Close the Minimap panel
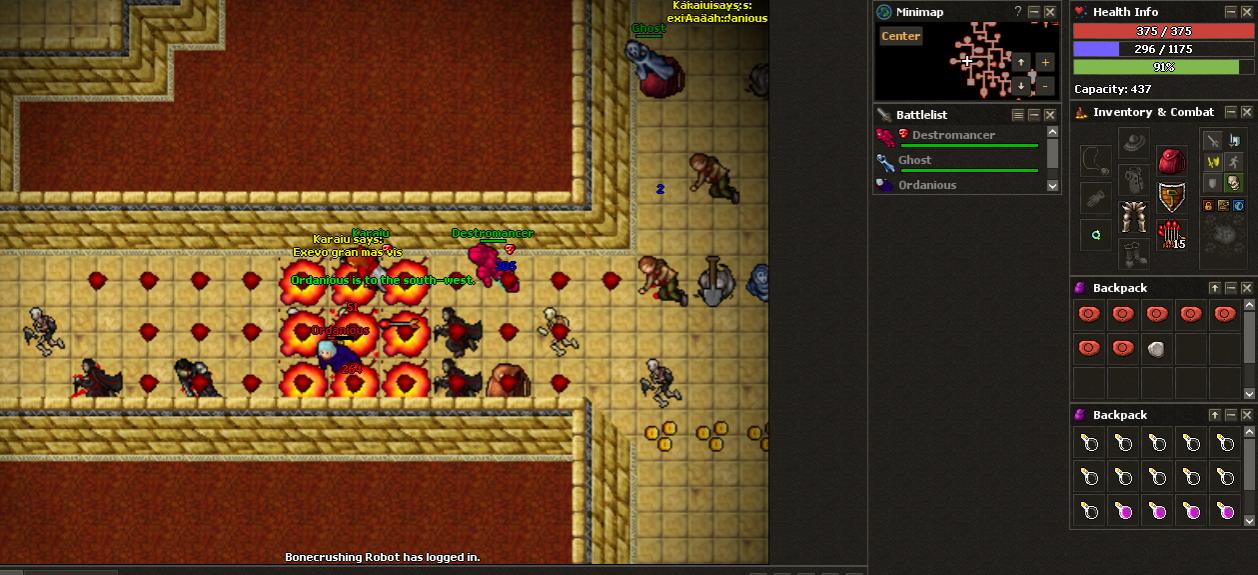The width and height of the screenshot is (1258, 575). (x=1050, y=12)
